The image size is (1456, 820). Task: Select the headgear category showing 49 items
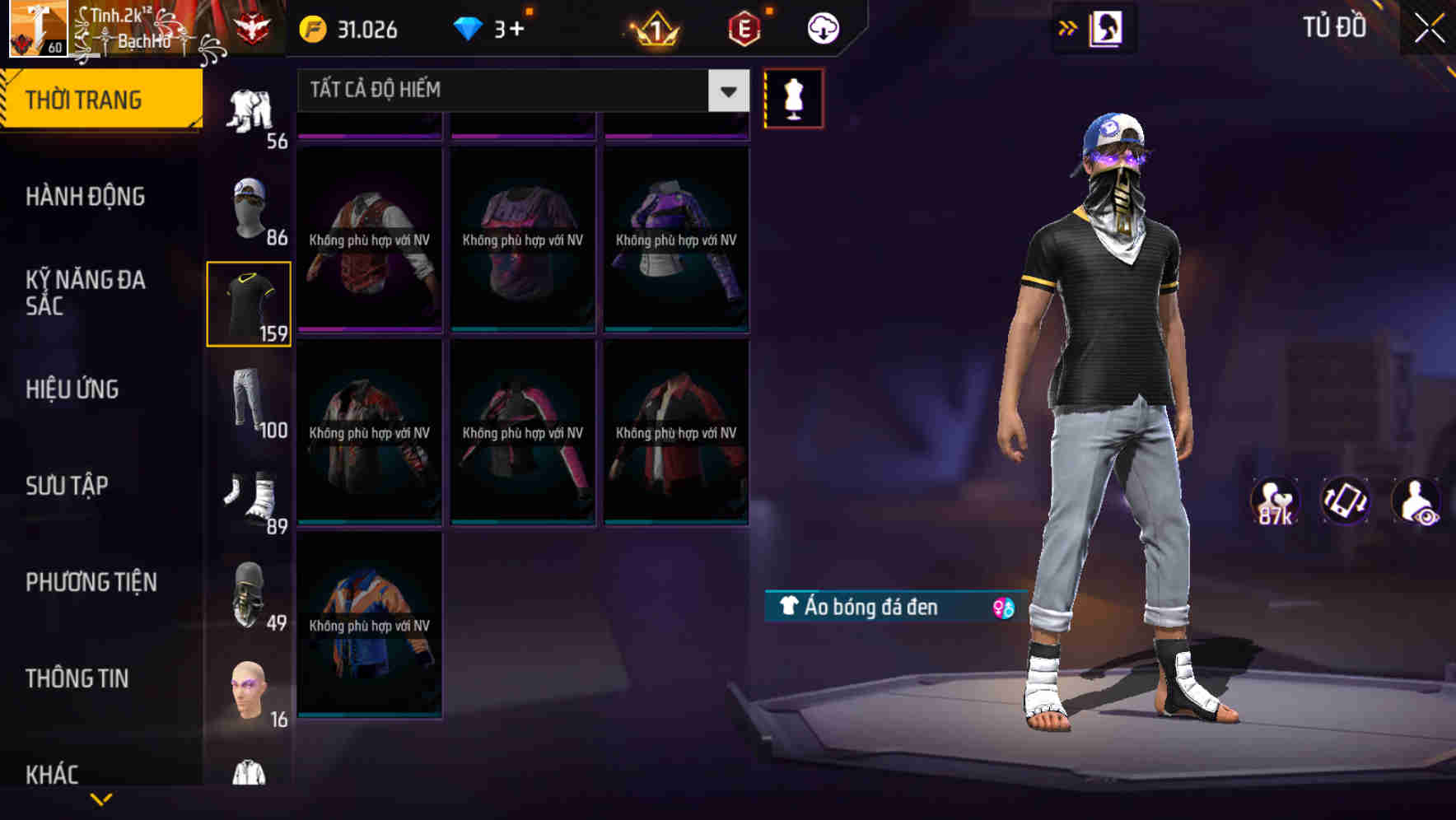250,593
